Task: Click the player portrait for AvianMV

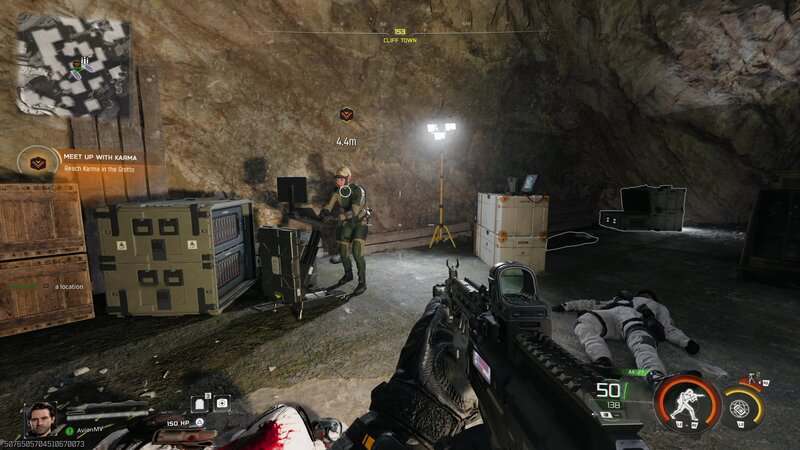Action: click(x=41, y=418)
